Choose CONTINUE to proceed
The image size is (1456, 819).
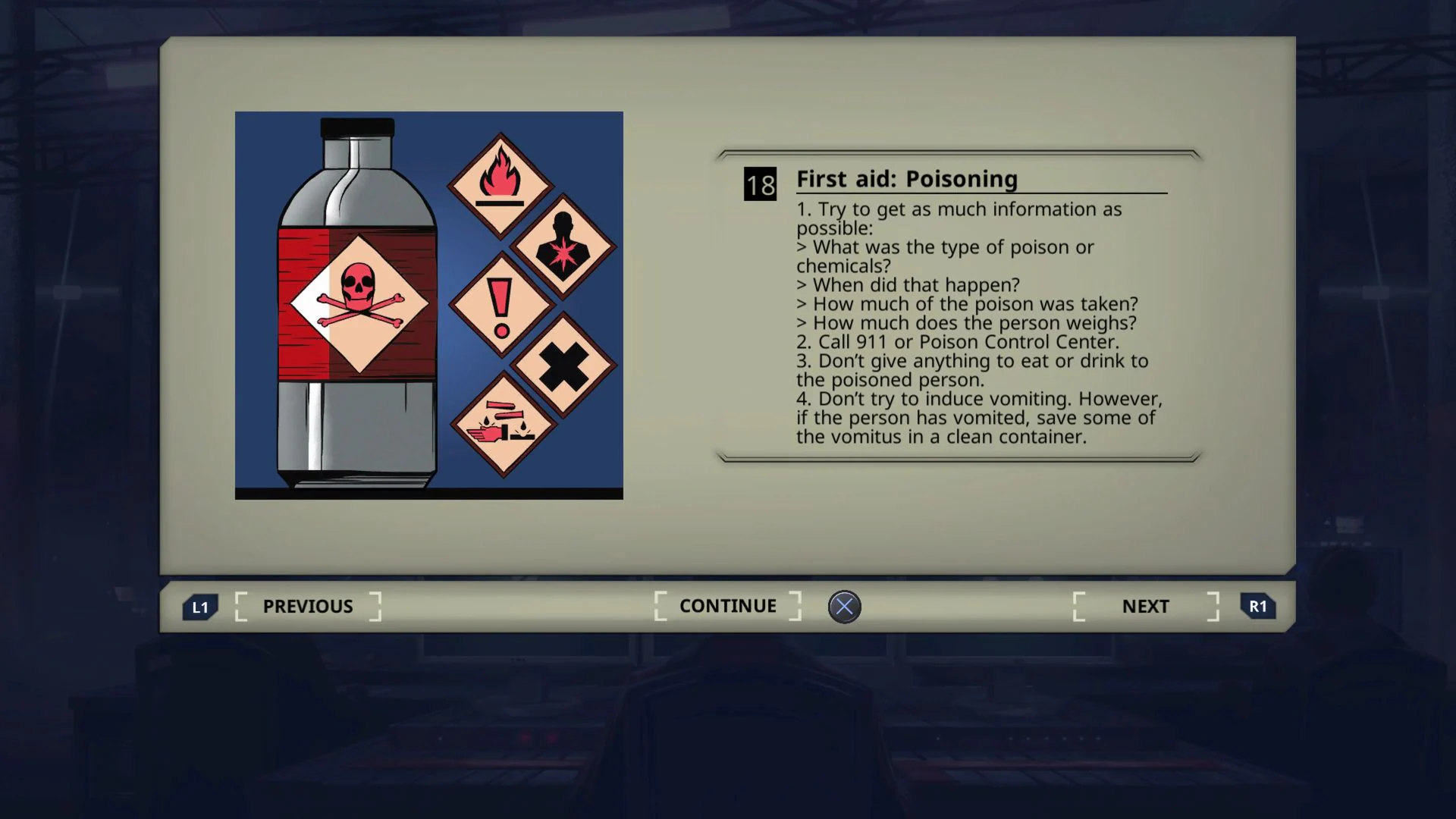[727, 606]
